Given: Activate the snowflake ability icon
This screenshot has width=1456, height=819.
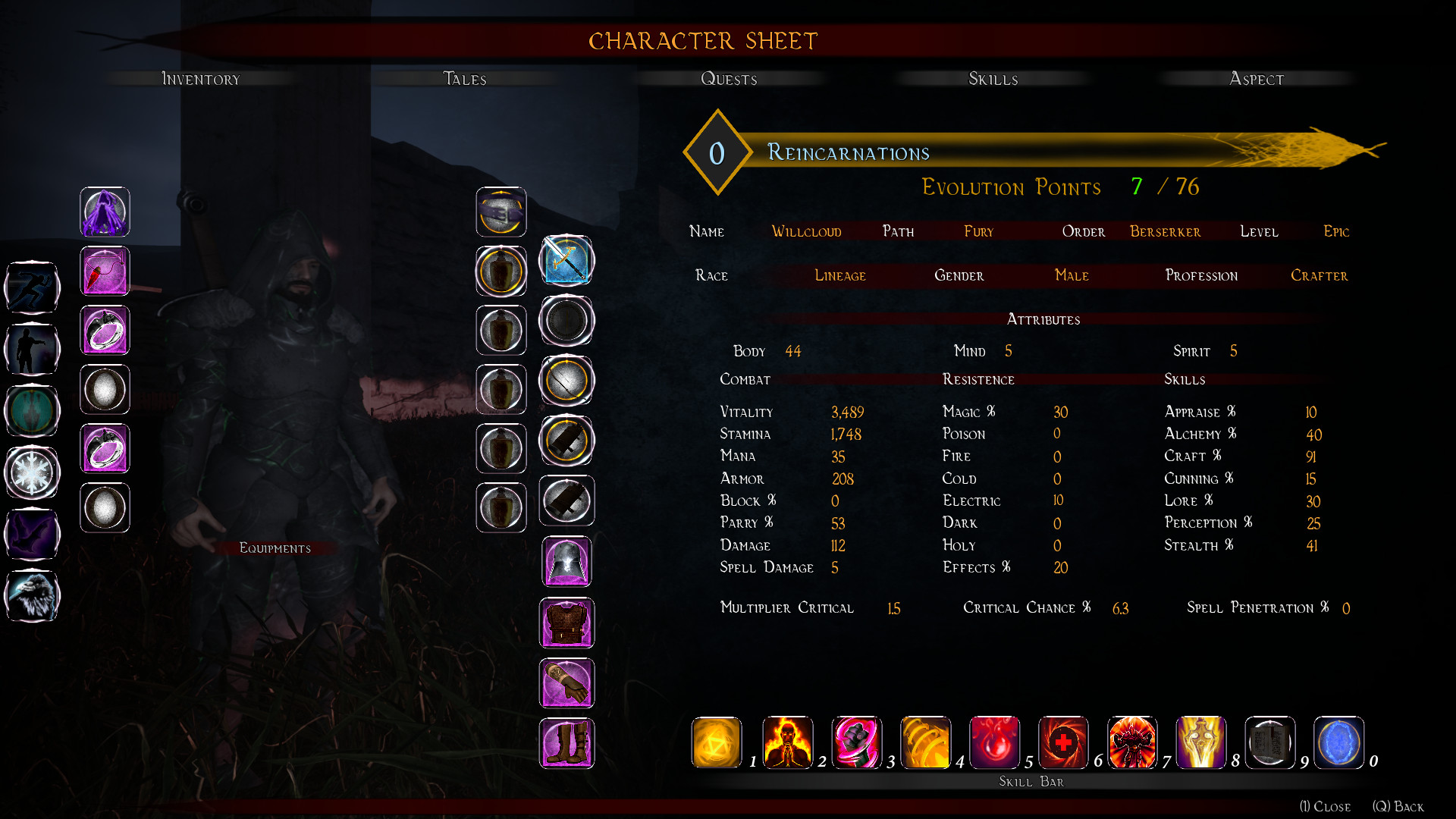Looking at the screenshot, I should click(x=32, y=472).
